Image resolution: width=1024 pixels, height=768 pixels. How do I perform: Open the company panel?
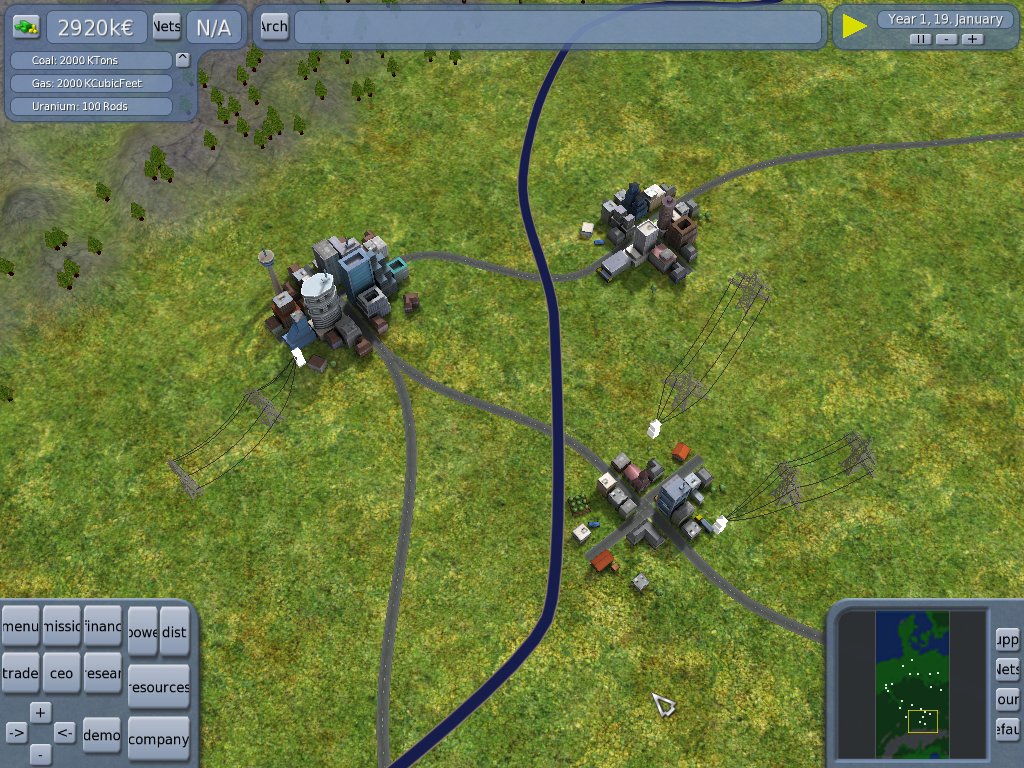pos(159,739)
